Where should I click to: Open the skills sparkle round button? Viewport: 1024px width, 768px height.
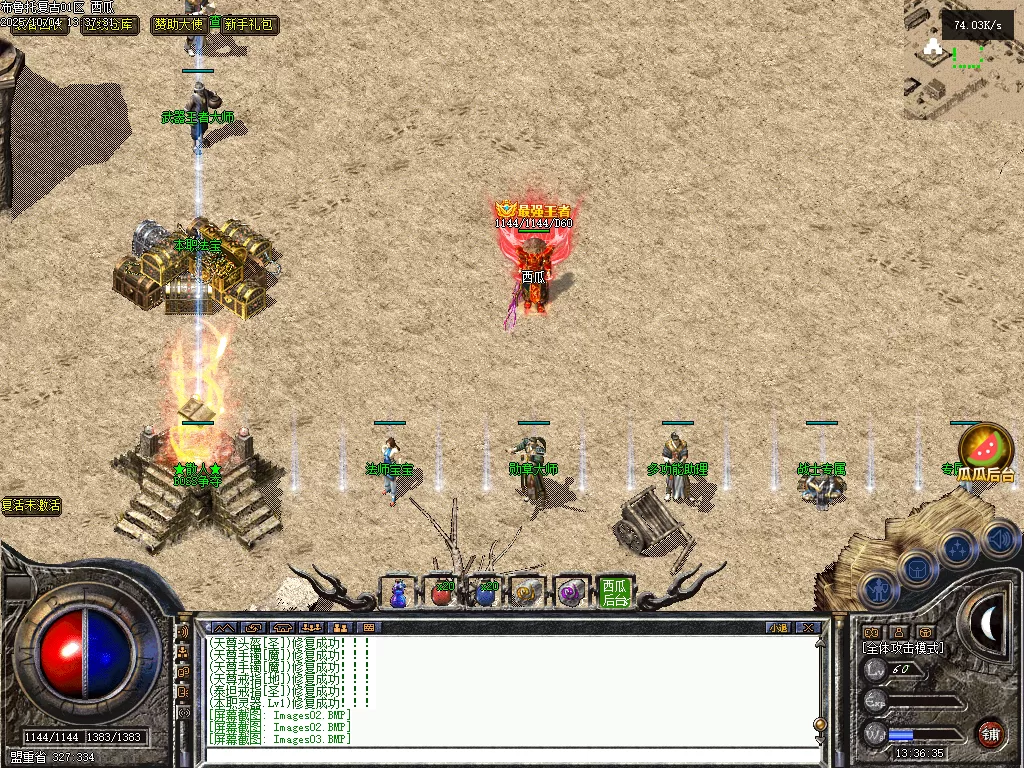tap(957, 548)
